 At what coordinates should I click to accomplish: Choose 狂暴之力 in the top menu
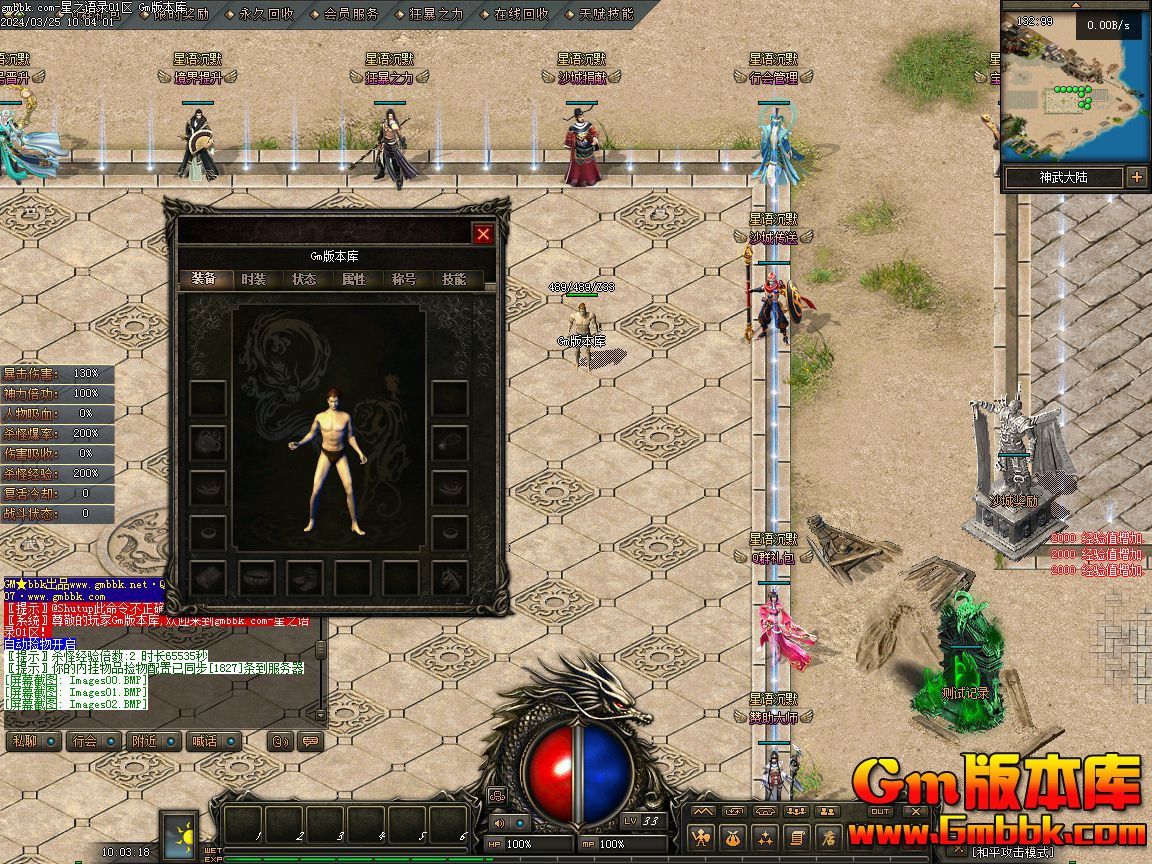click(x=437, y=14)
